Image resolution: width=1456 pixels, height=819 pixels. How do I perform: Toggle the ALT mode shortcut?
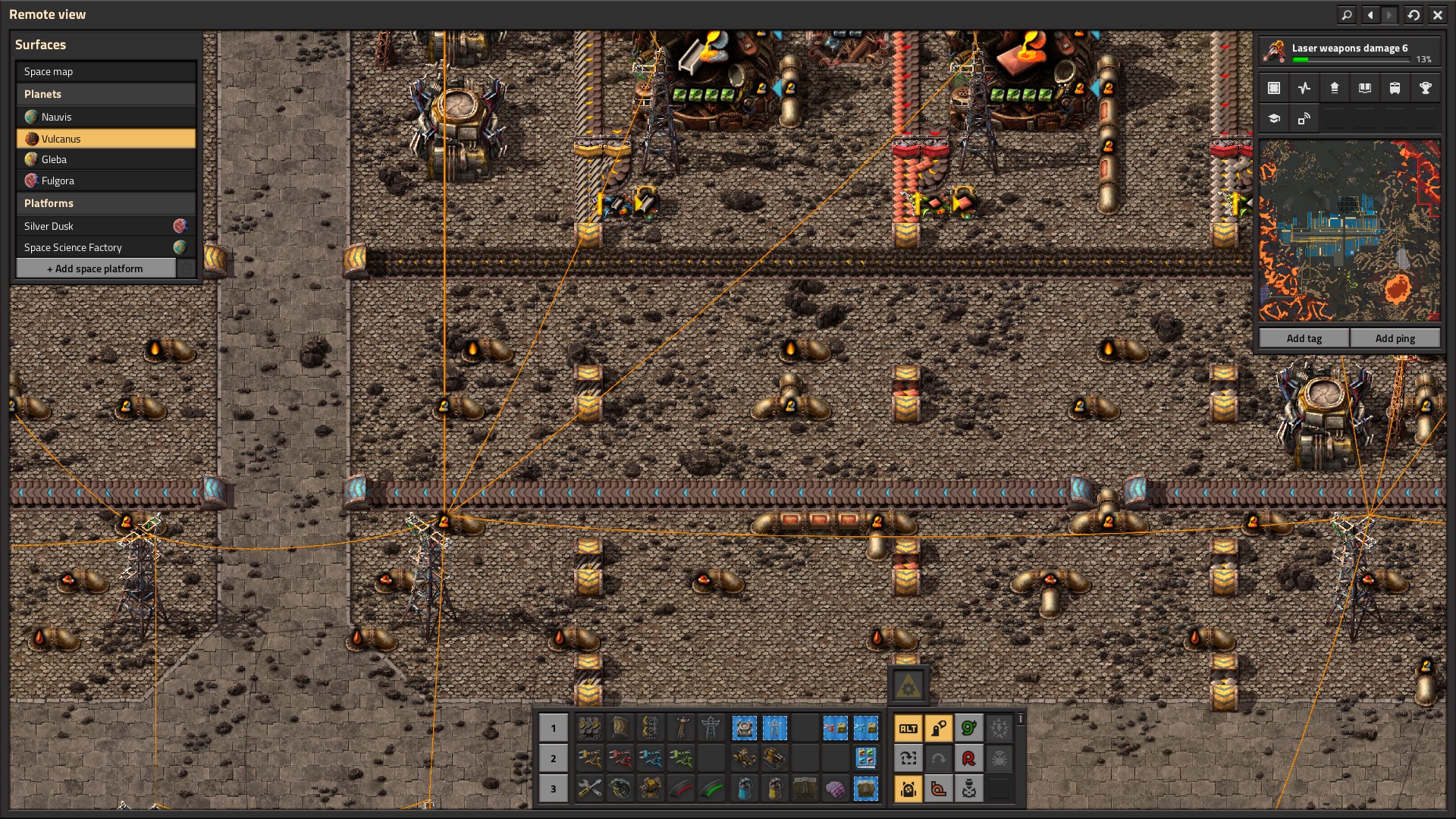click(x=908, y=729)
